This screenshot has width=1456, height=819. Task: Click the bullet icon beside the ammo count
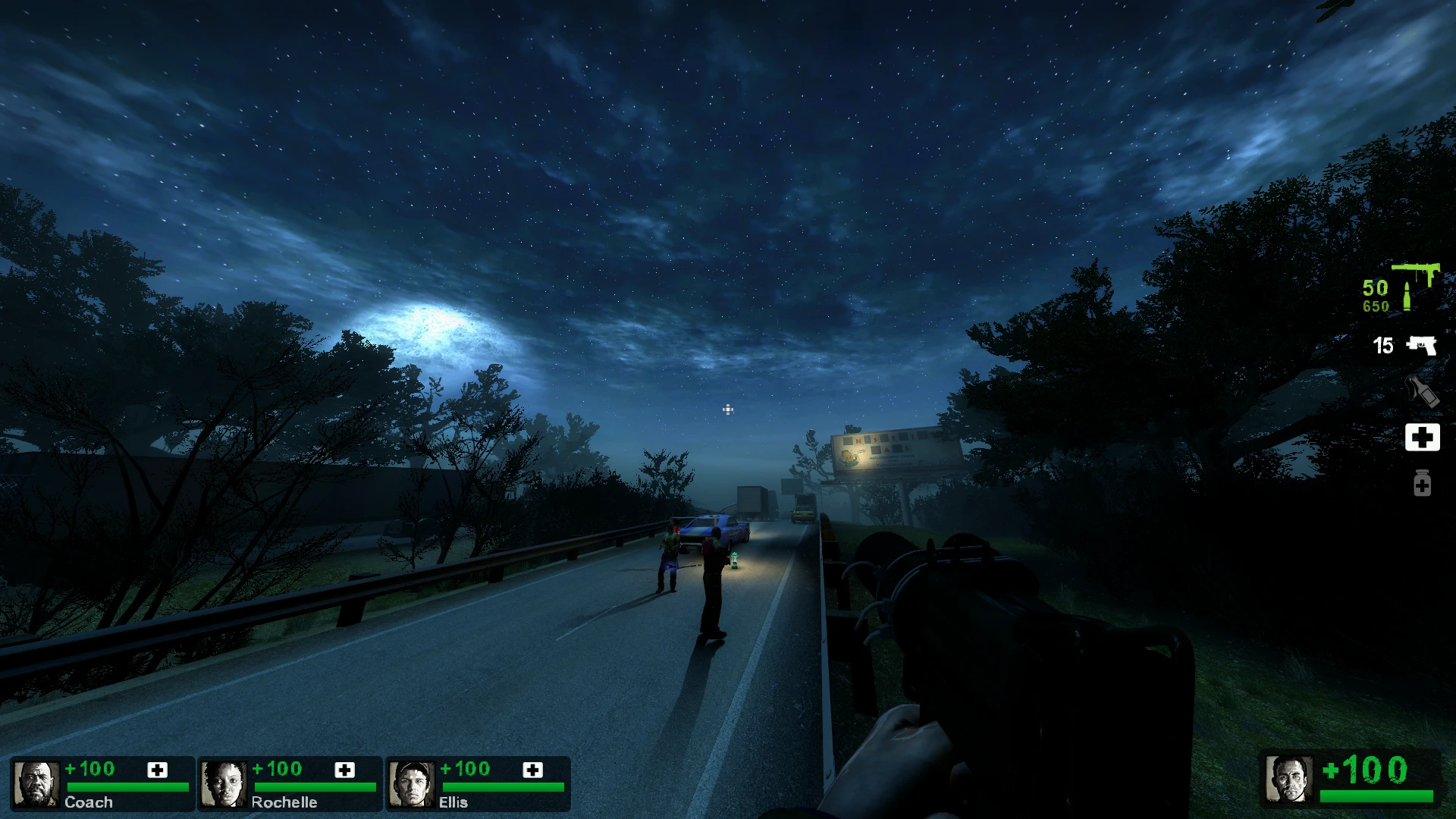coord(1407,296)
